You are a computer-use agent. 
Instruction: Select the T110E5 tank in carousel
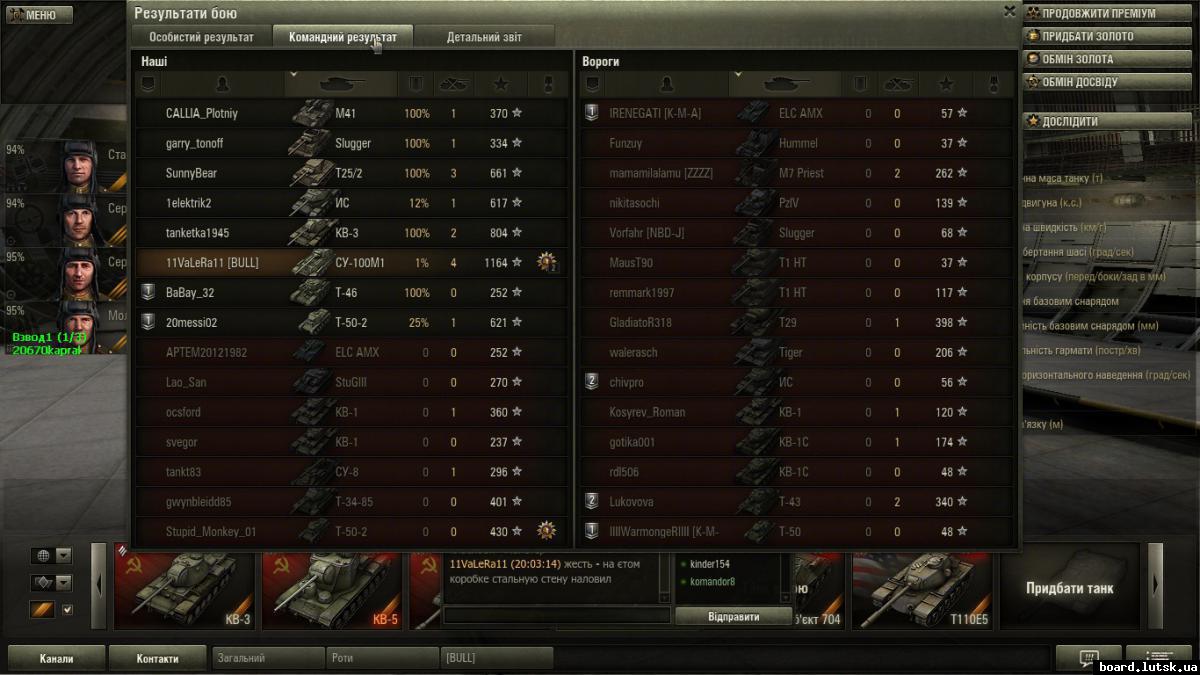pos(921,587)
